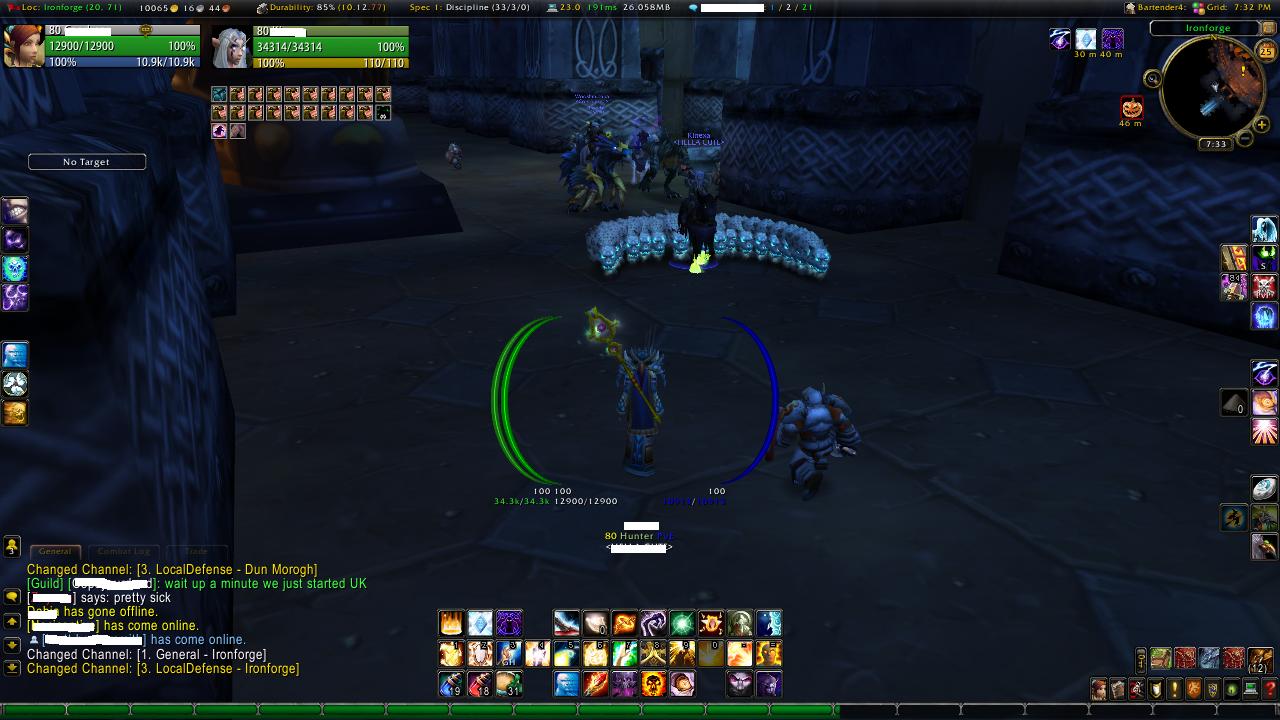Open the character info portrait micro button
Image resolution: width=1280 pixels, height=720 pixels.
[x=1099, y=690]
